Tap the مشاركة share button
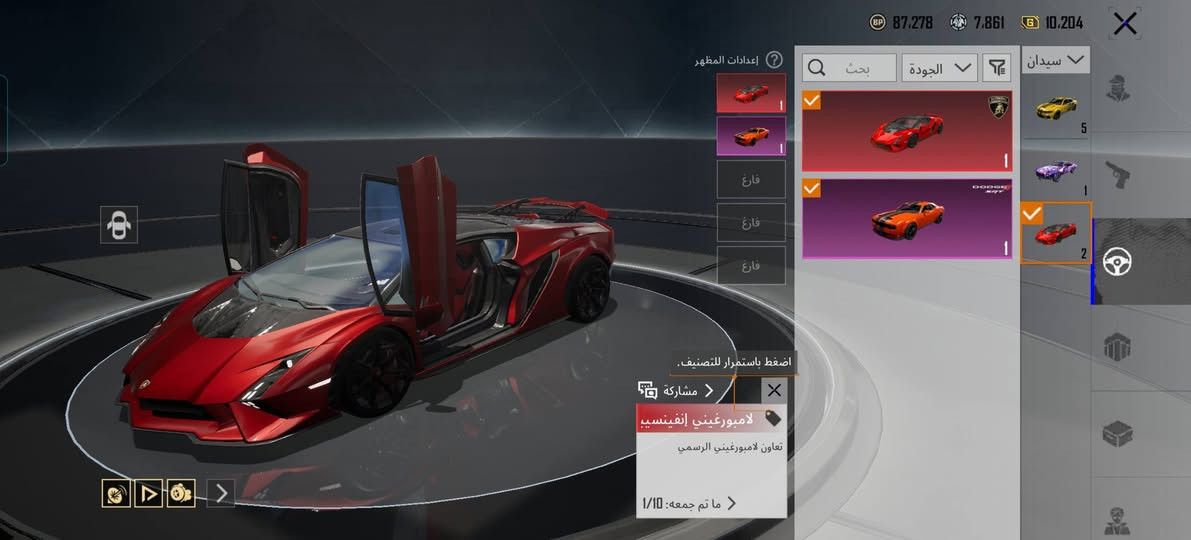The image size is (1191, 540). 676,390
